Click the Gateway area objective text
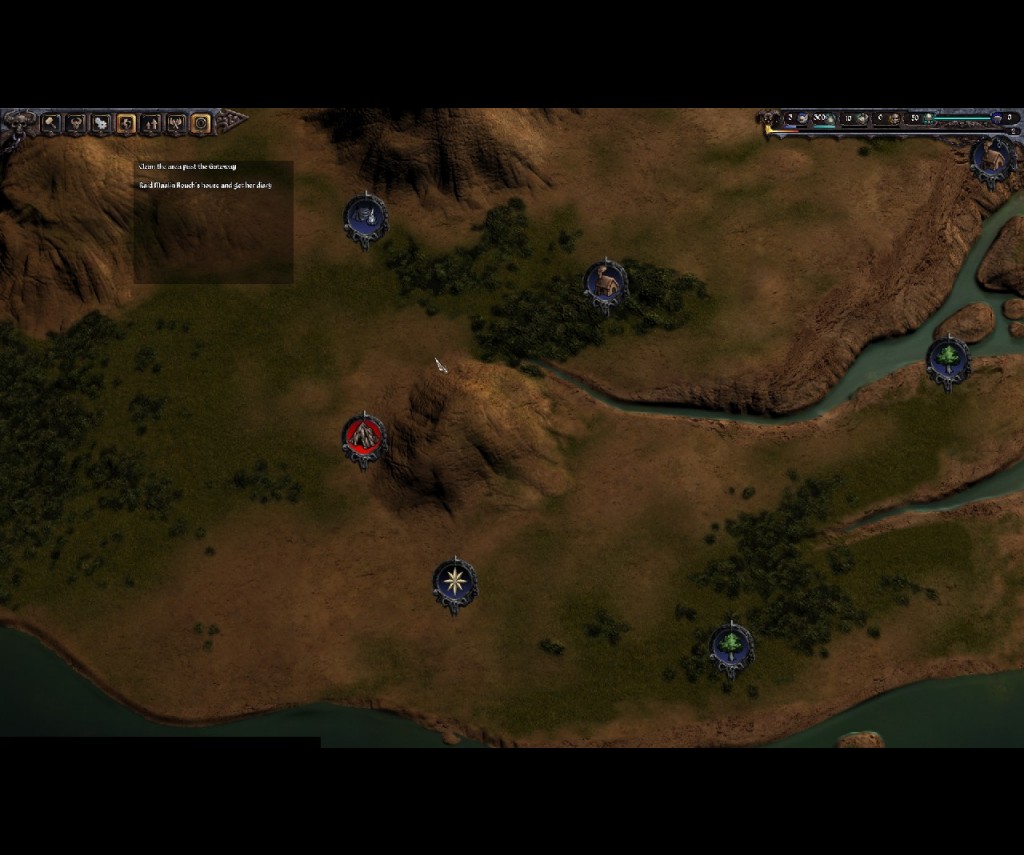The image size is (1024, 855). click(188, 166)
